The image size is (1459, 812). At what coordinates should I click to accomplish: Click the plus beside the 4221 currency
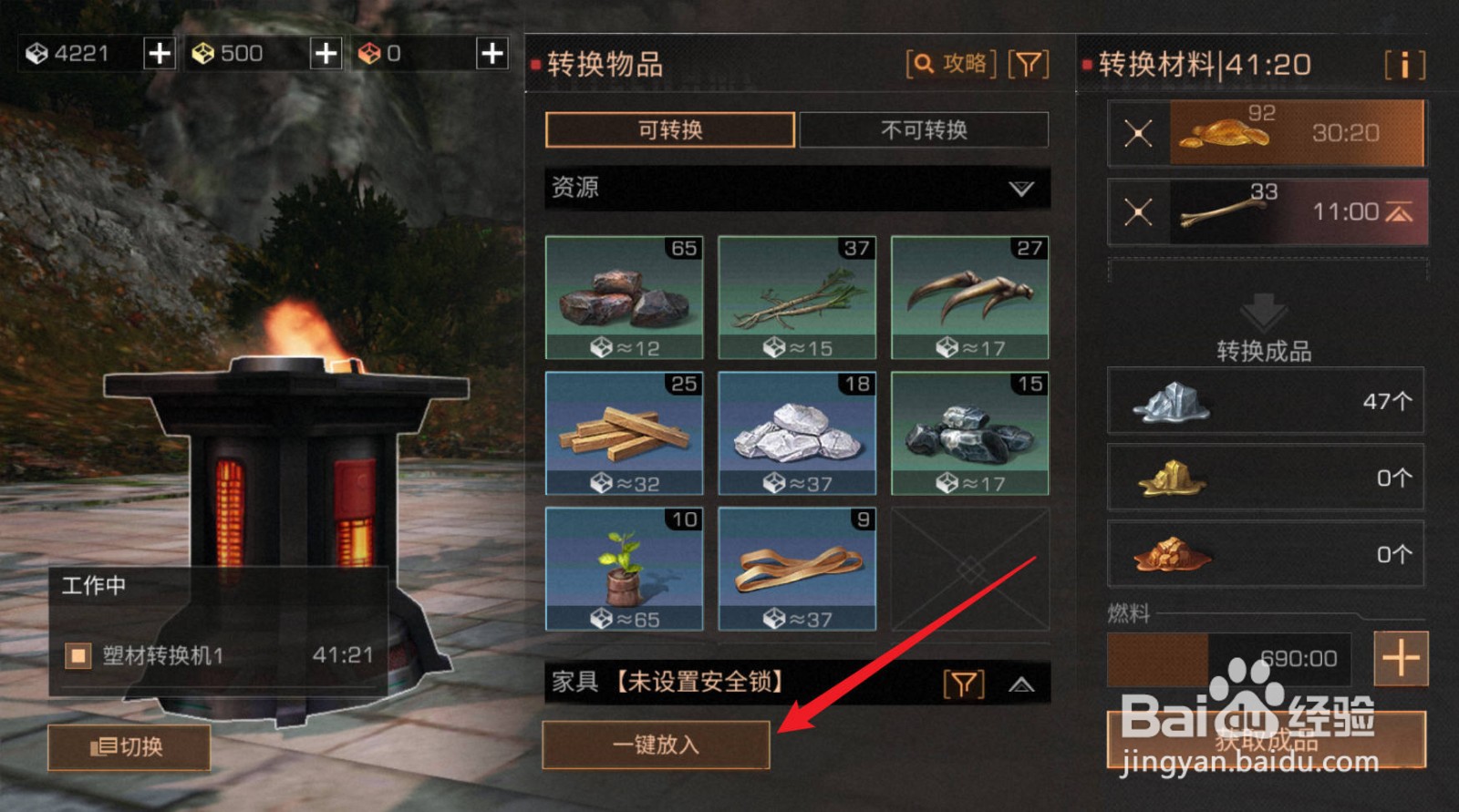[x=159, y=54]
